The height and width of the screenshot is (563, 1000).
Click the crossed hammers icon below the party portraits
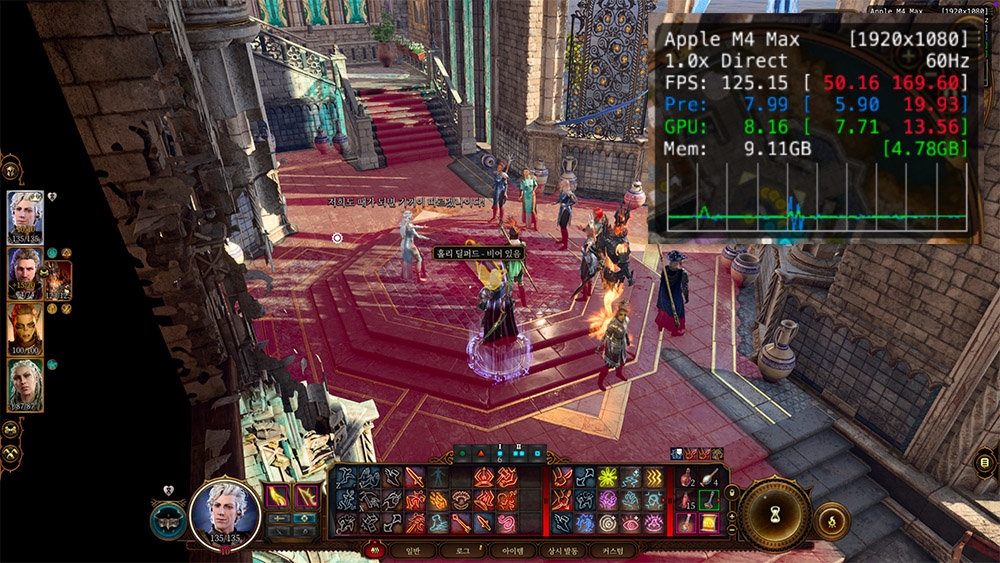(11, 453)
